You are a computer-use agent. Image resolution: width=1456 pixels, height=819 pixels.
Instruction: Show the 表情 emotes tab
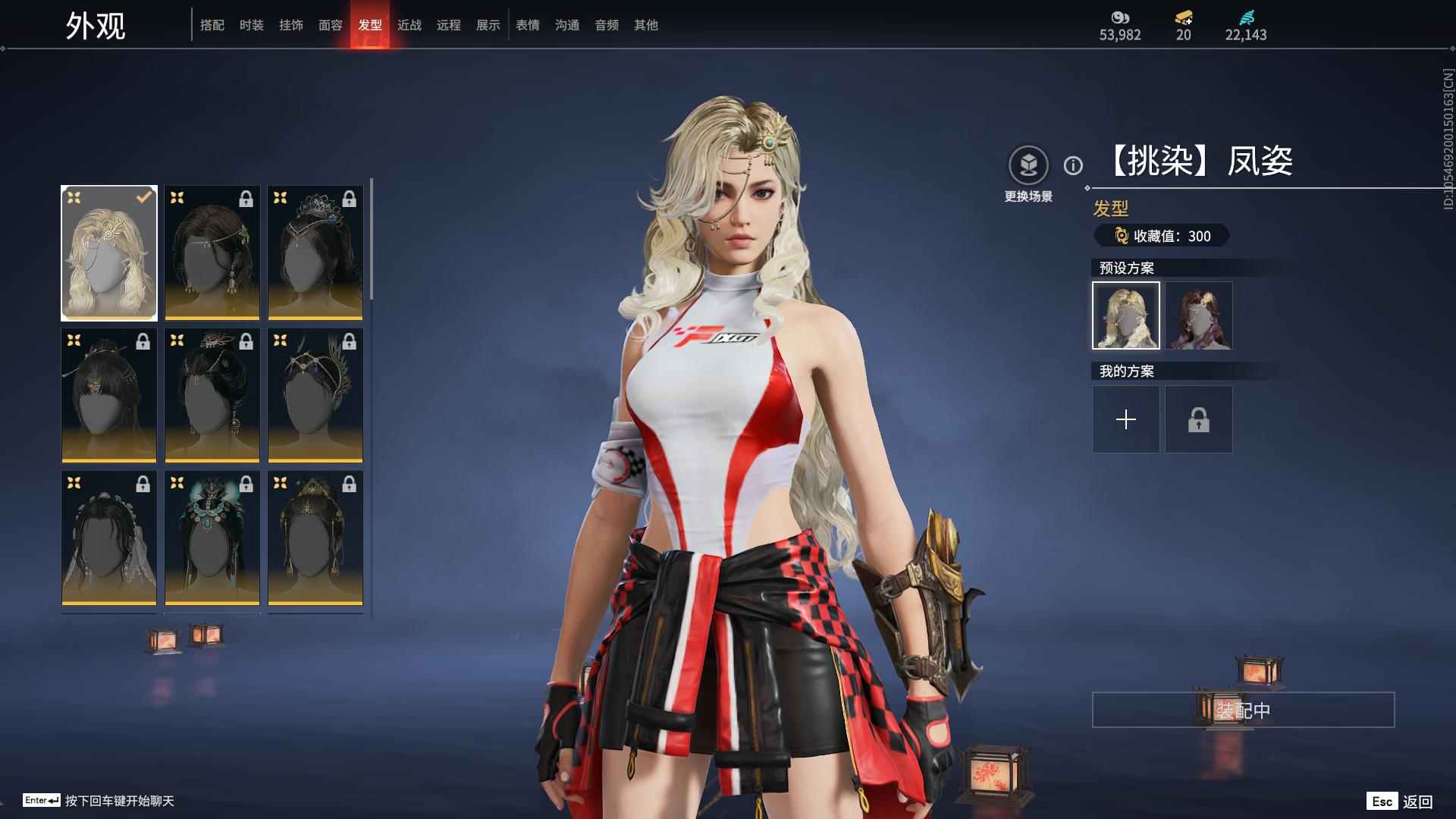pyautogui.click(x=528, y=25)
